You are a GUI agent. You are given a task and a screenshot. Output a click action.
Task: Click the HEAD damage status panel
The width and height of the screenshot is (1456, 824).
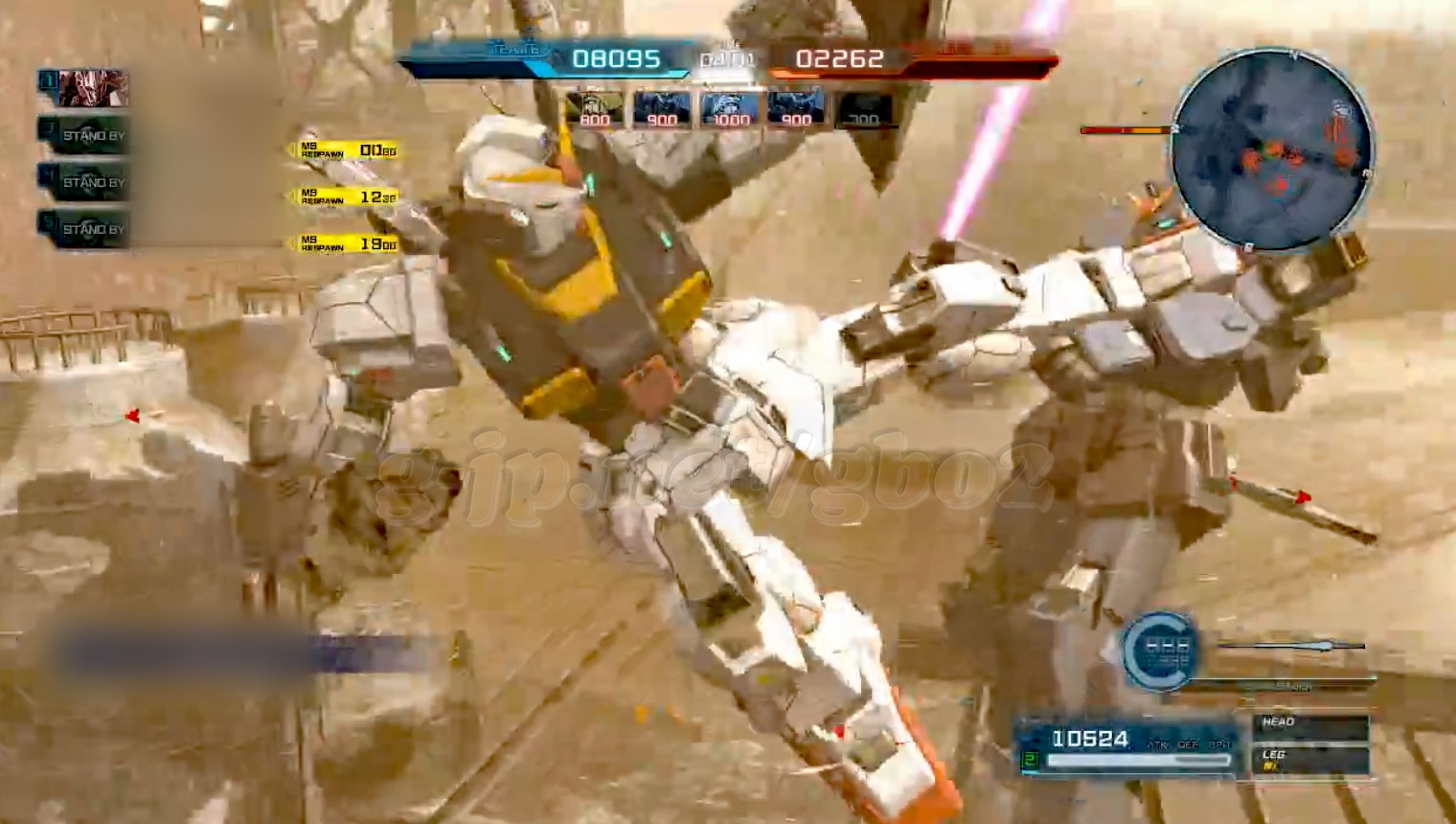1308,726
